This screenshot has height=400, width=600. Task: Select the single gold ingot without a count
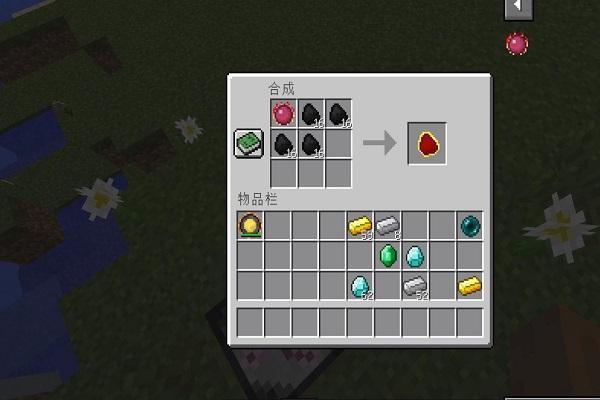(470, 287)
